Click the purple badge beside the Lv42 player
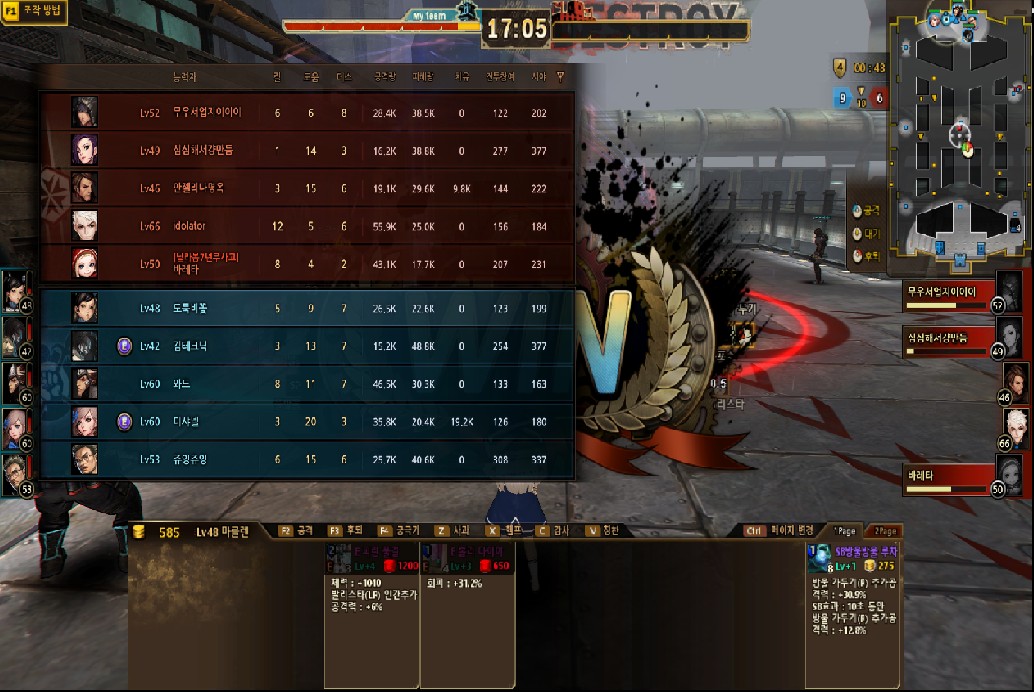Screen dimensions: 1034x692 125,346
